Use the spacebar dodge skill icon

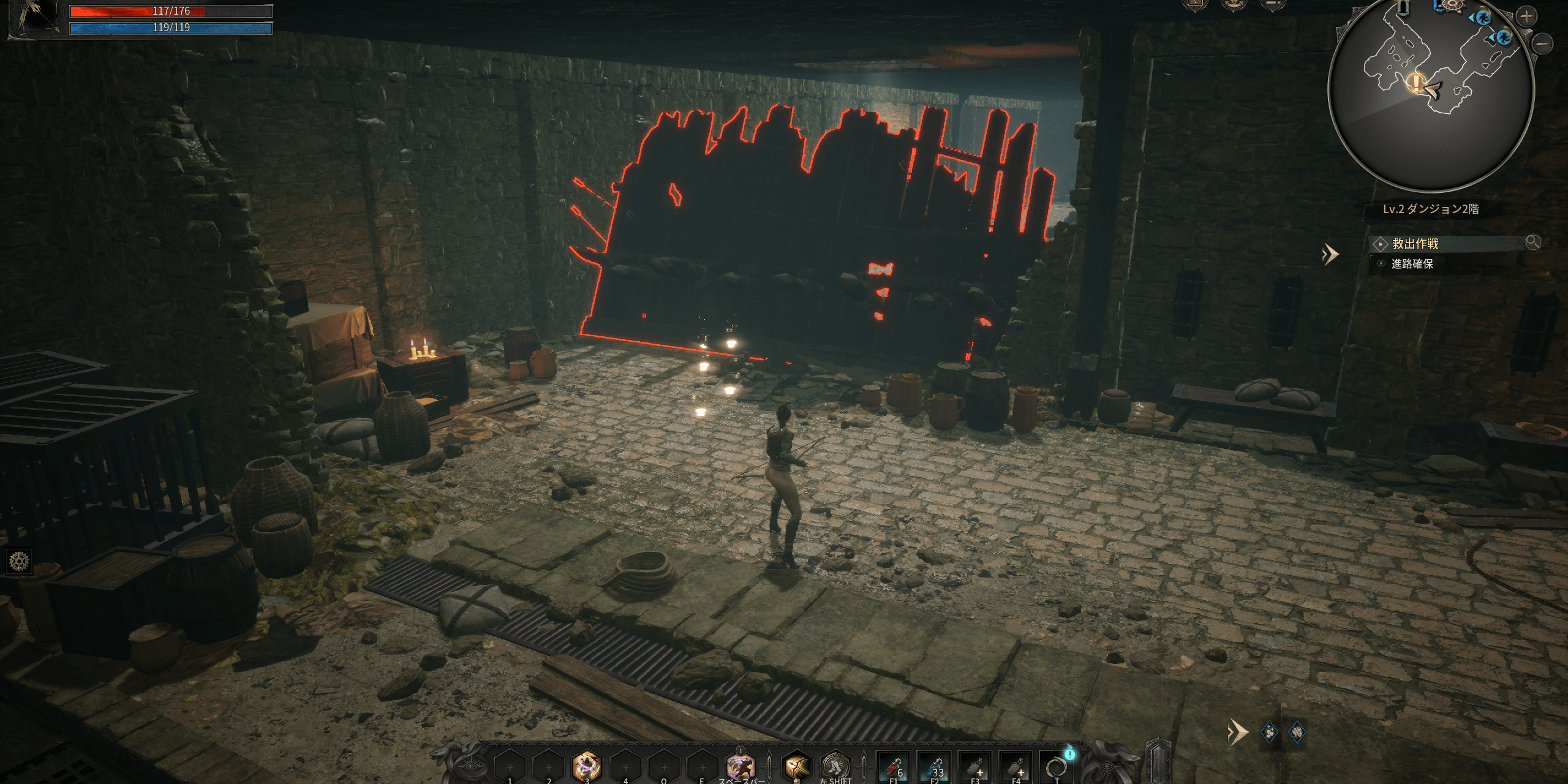tap(740, 766)
